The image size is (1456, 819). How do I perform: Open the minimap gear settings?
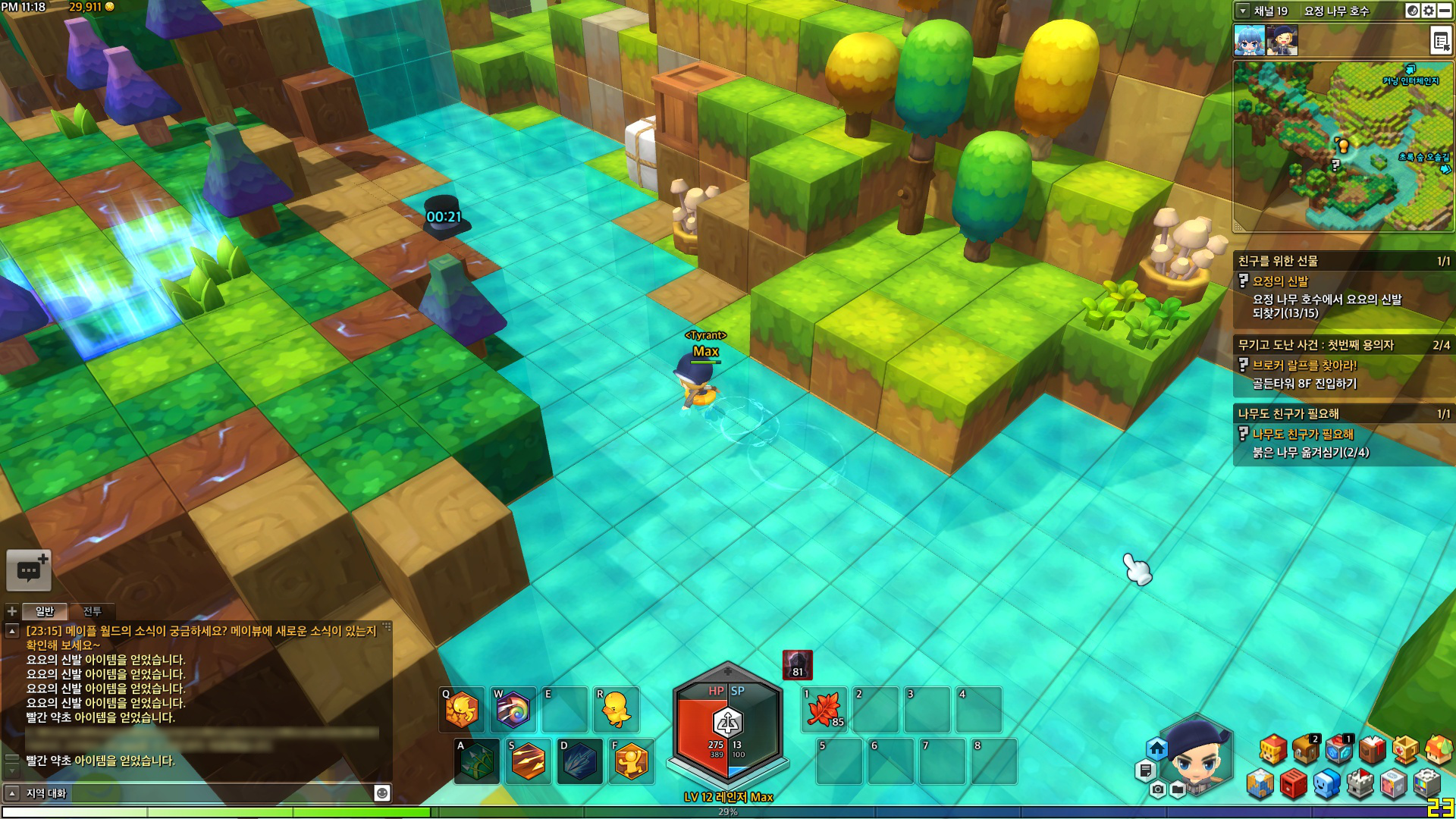[x=1429, y=11]
